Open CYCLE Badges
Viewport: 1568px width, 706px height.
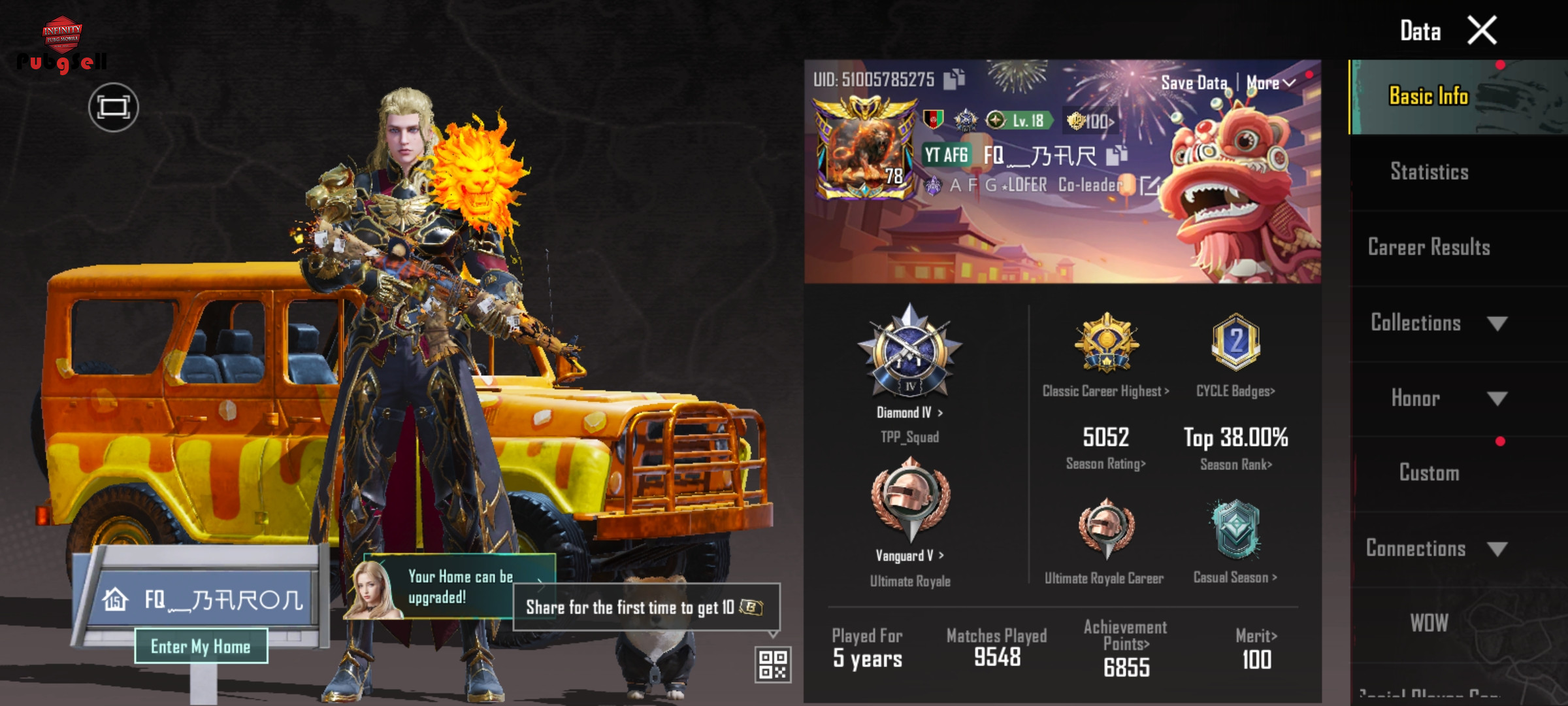pos(1235,391)
